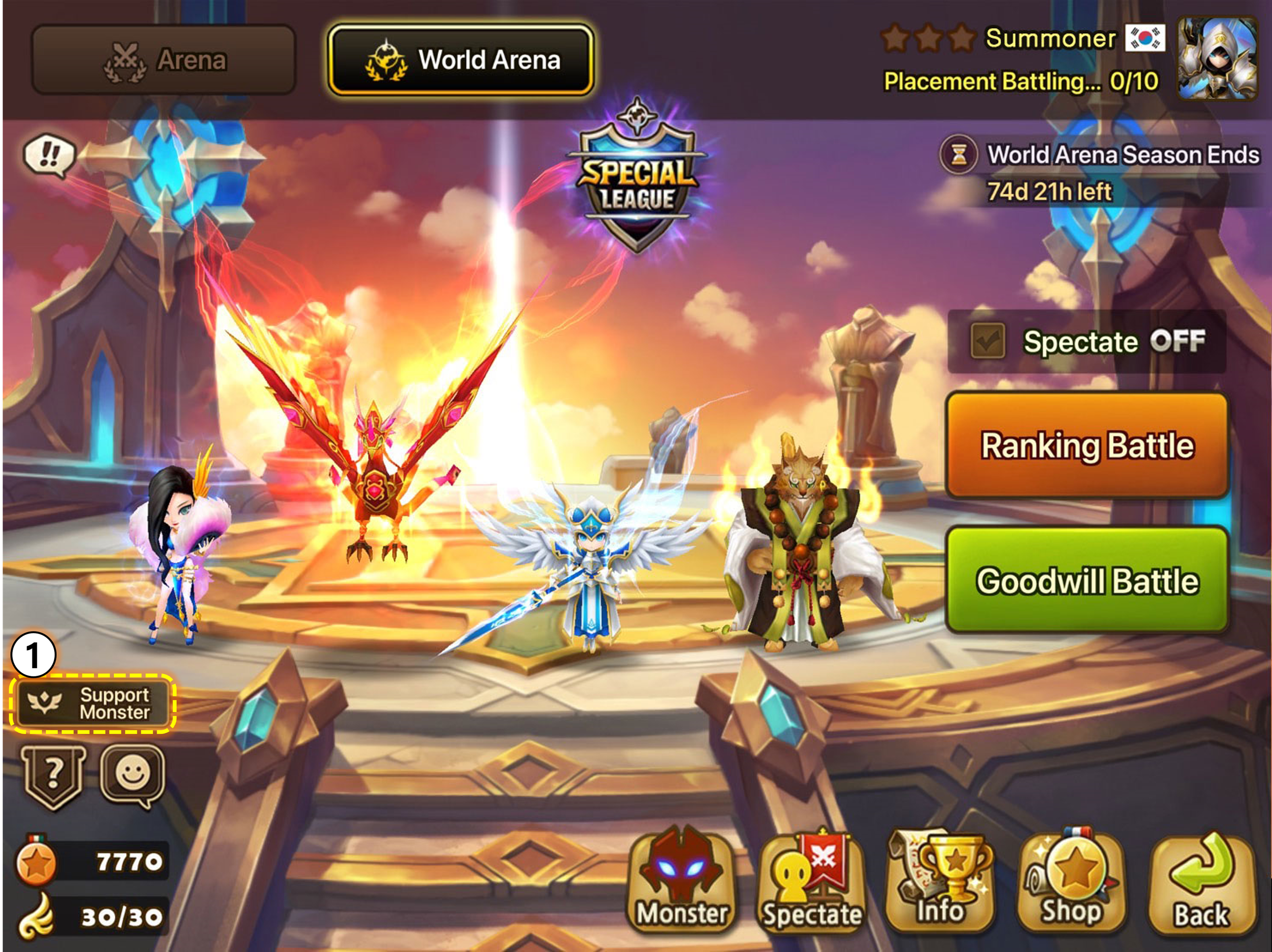
Task: Switch to the Arena tab
Action: pos(164,60)
